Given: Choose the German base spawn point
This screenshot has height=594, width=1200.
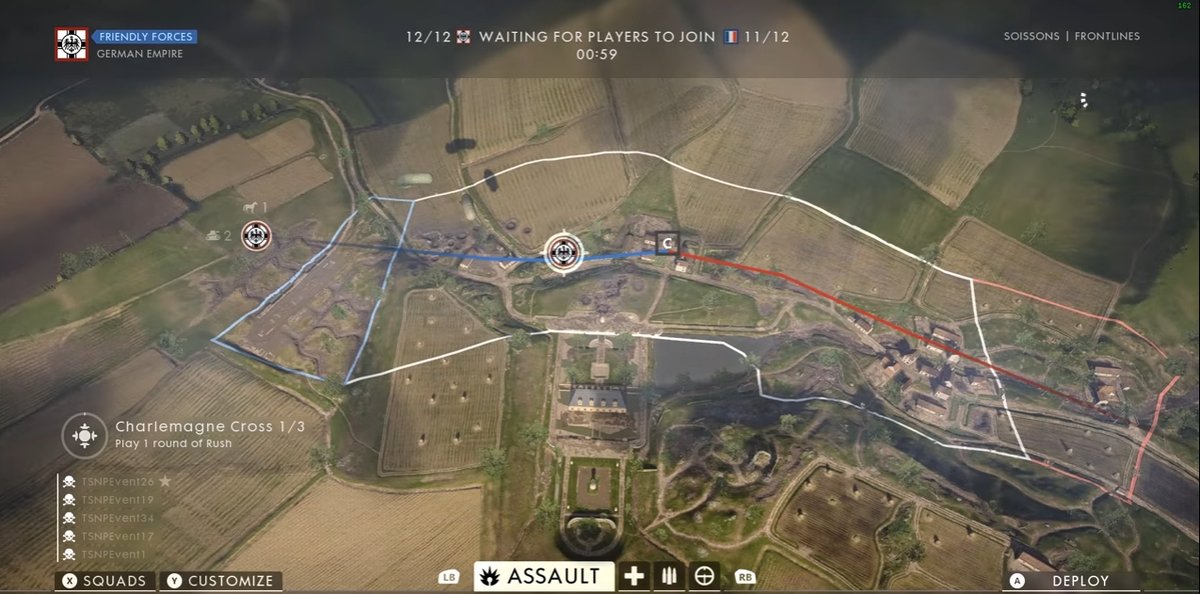Looking at the screenshot, I should tap(258, 237).
